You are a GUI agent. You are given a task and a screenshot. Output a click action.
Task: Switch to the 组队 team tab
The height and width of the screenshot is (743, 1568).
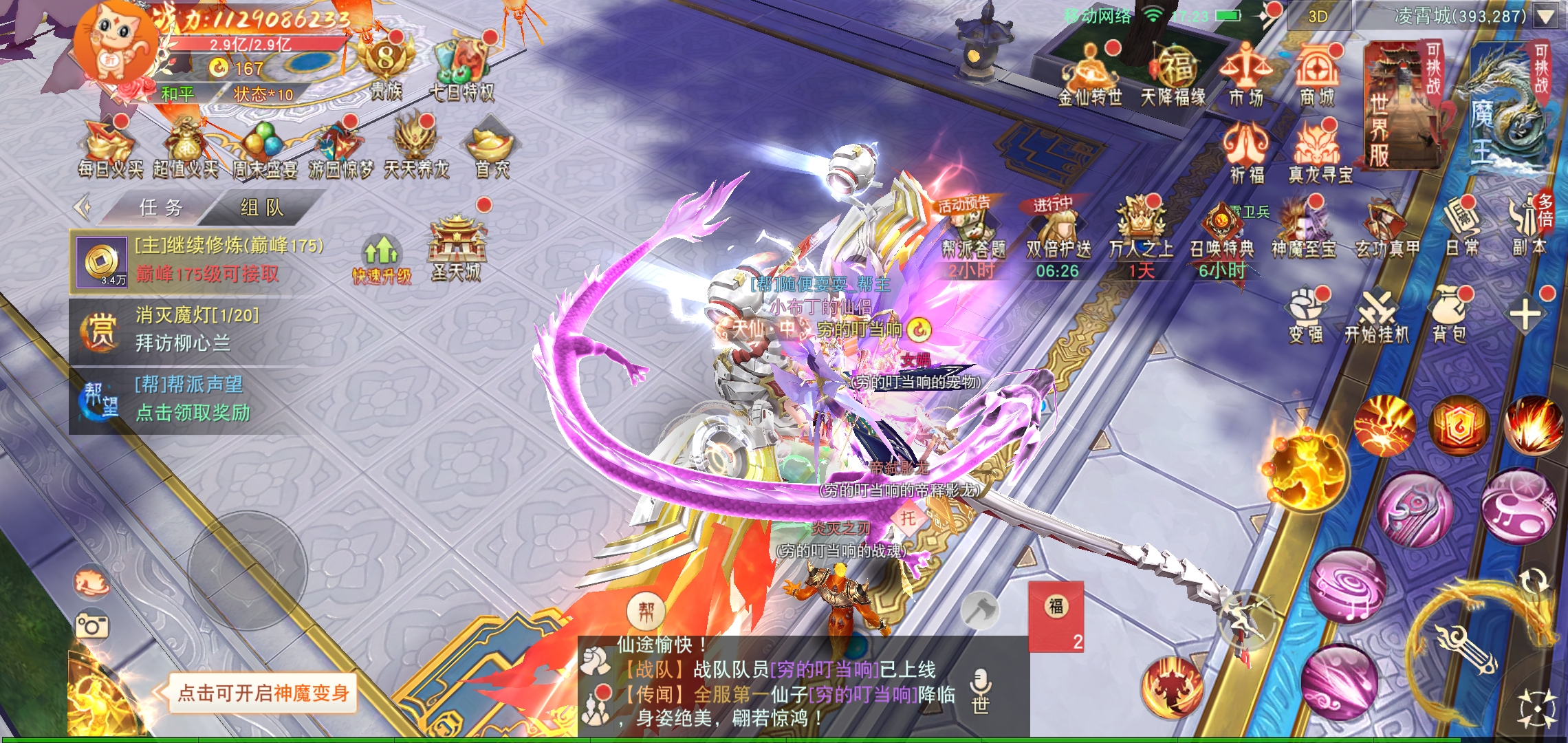[261, 208]
